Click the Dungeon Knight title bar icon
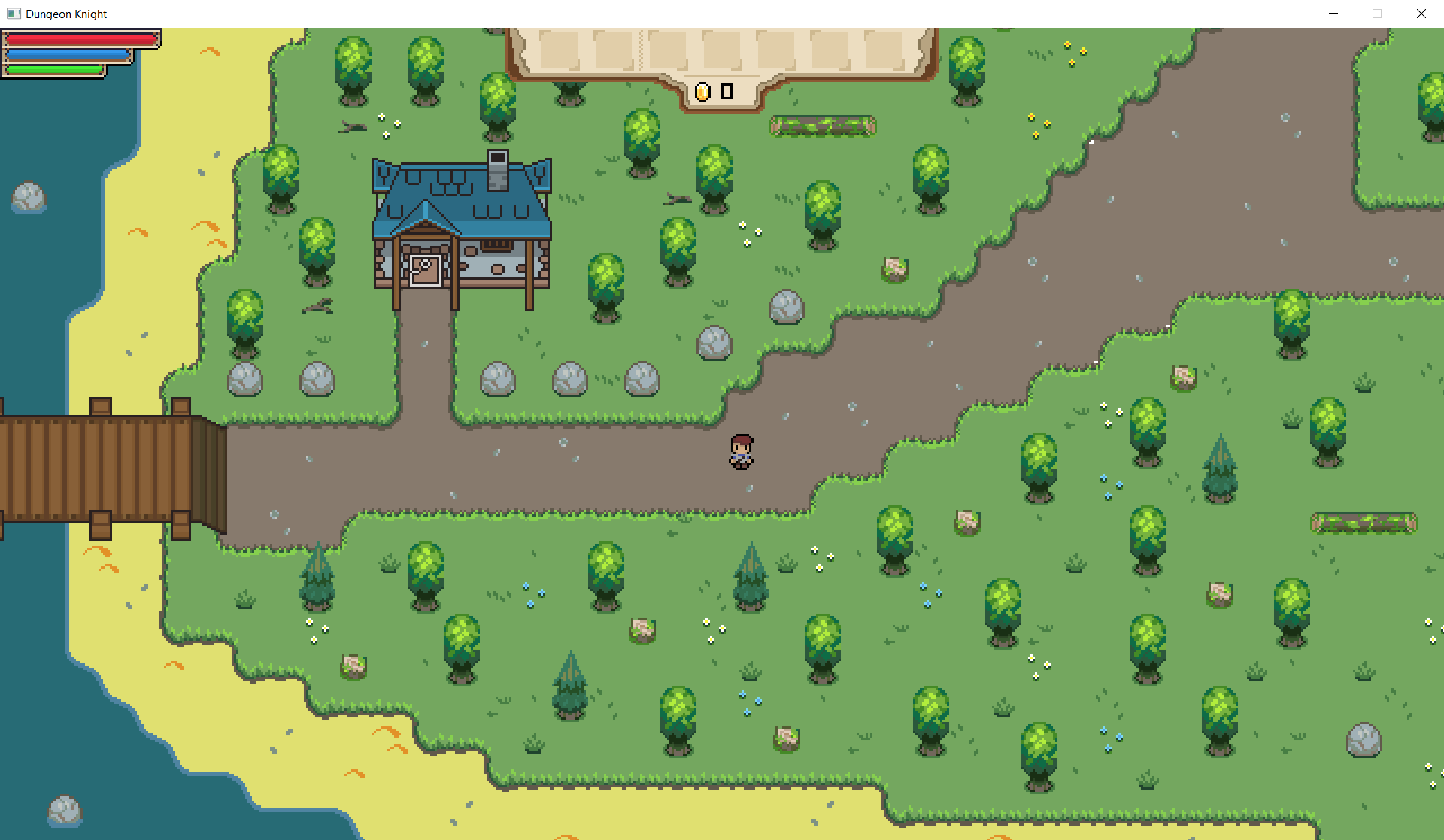Viewport: 1444px width, 840px height. pos(13,14)
